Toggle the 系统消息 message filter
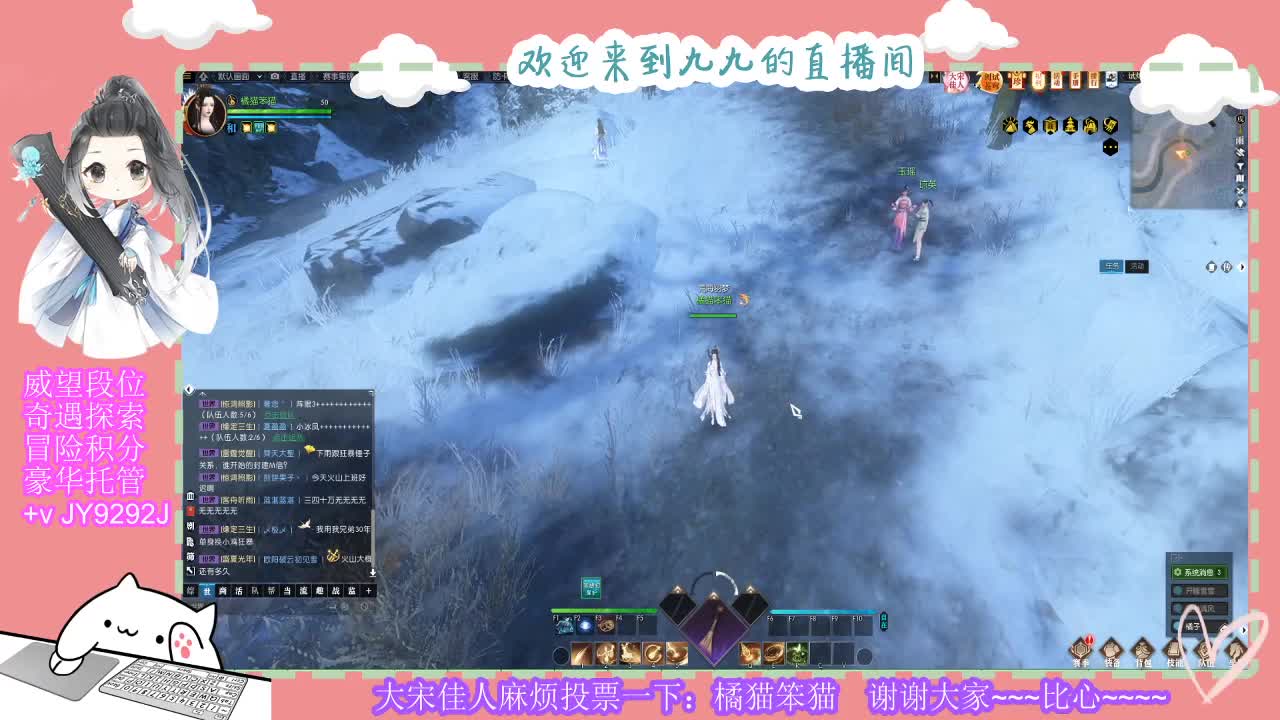 pyautogui.click(x=1198, y=573)
